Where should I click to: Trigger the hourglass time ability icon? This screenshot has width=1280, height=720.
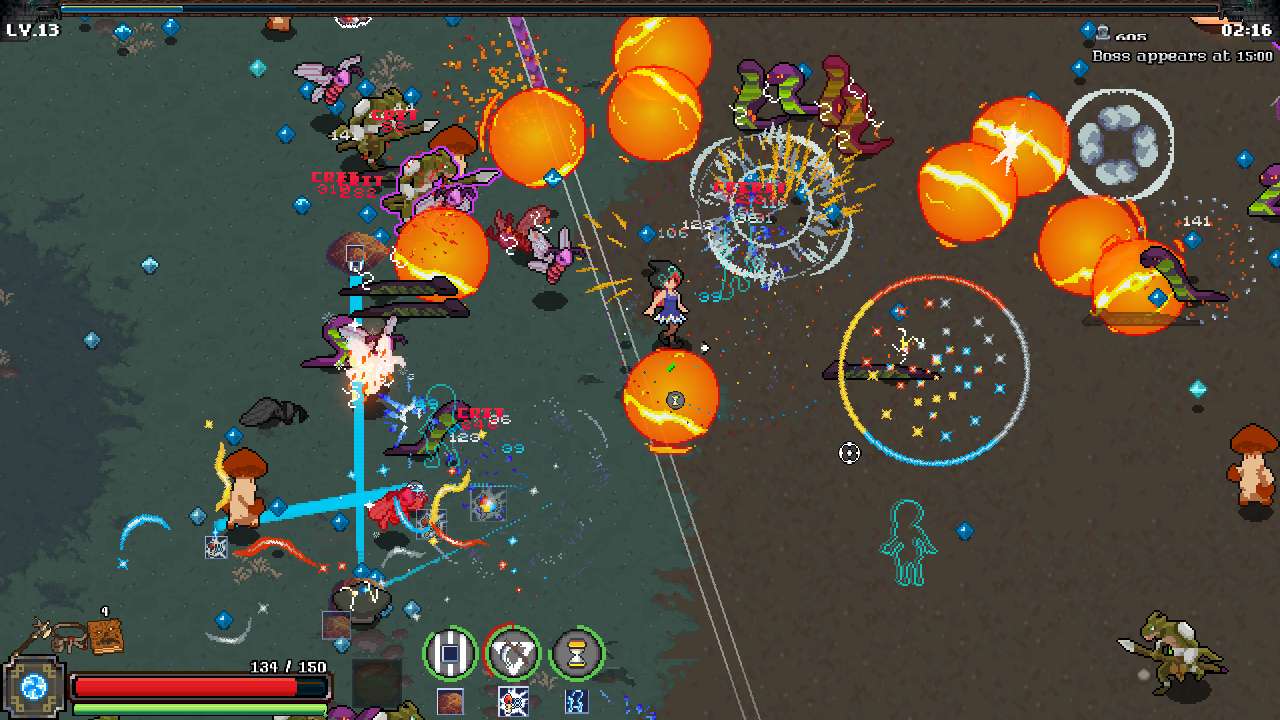[577, 652]
